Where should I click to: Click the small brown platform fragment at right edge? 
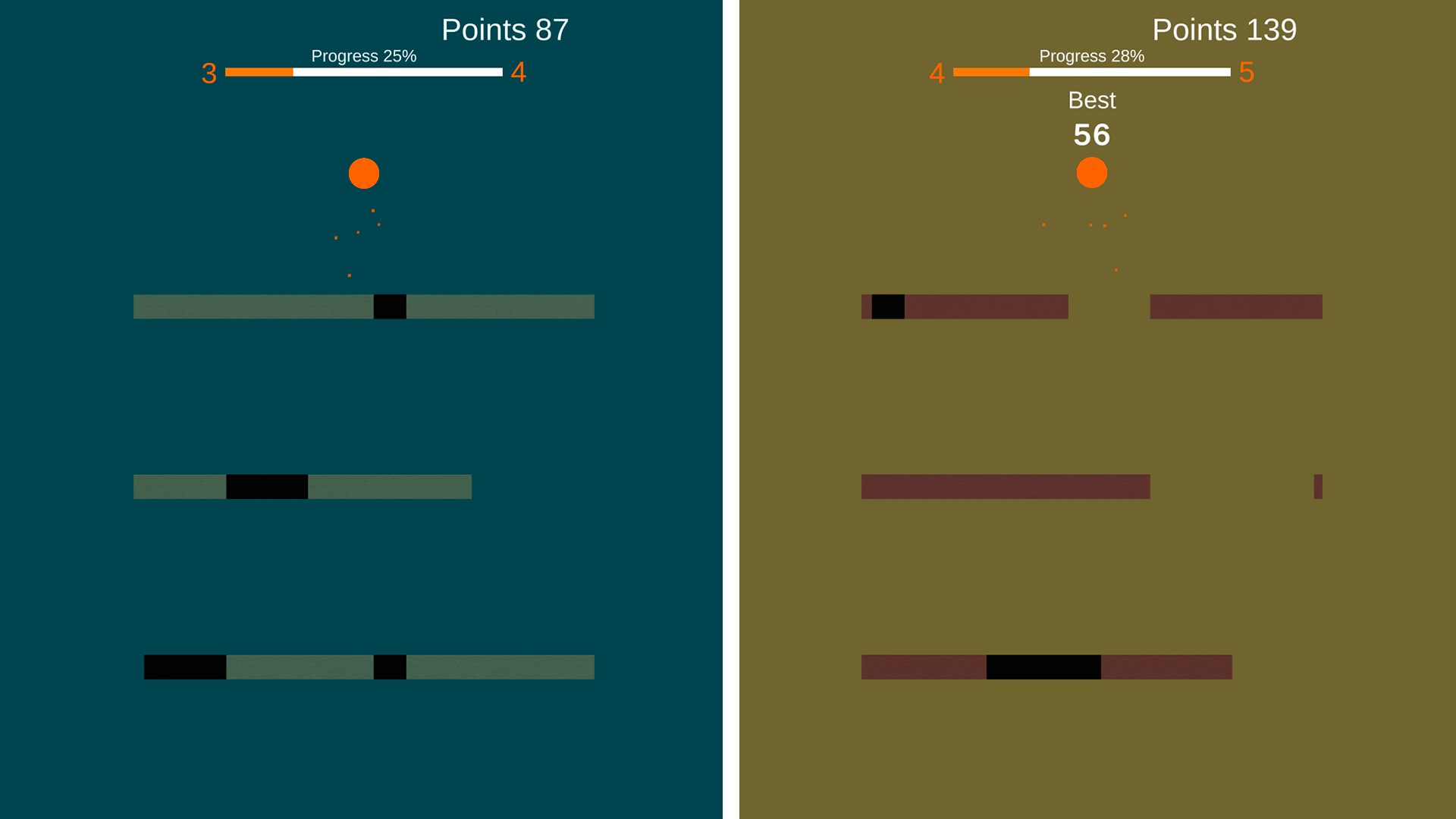pyautogui.click(x=1319, y=486)
